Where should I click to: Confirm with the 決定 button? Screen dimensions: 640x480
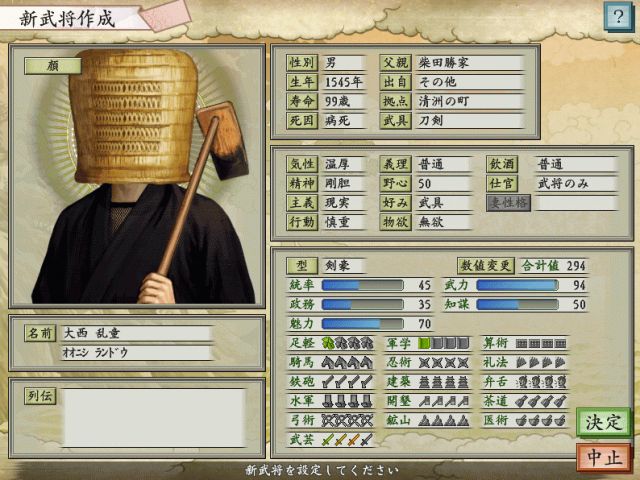coord(603,421)
